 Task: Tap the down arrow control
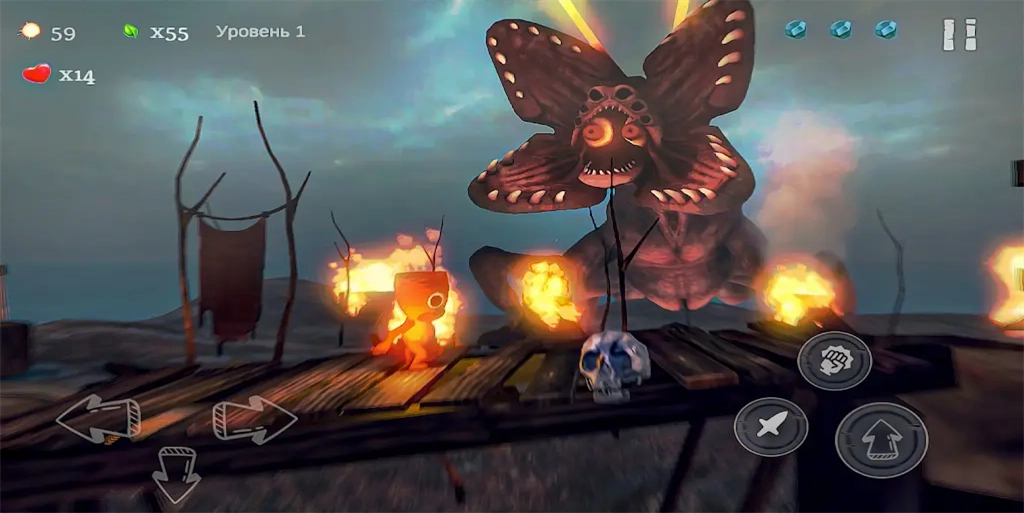tap(176, 474)
